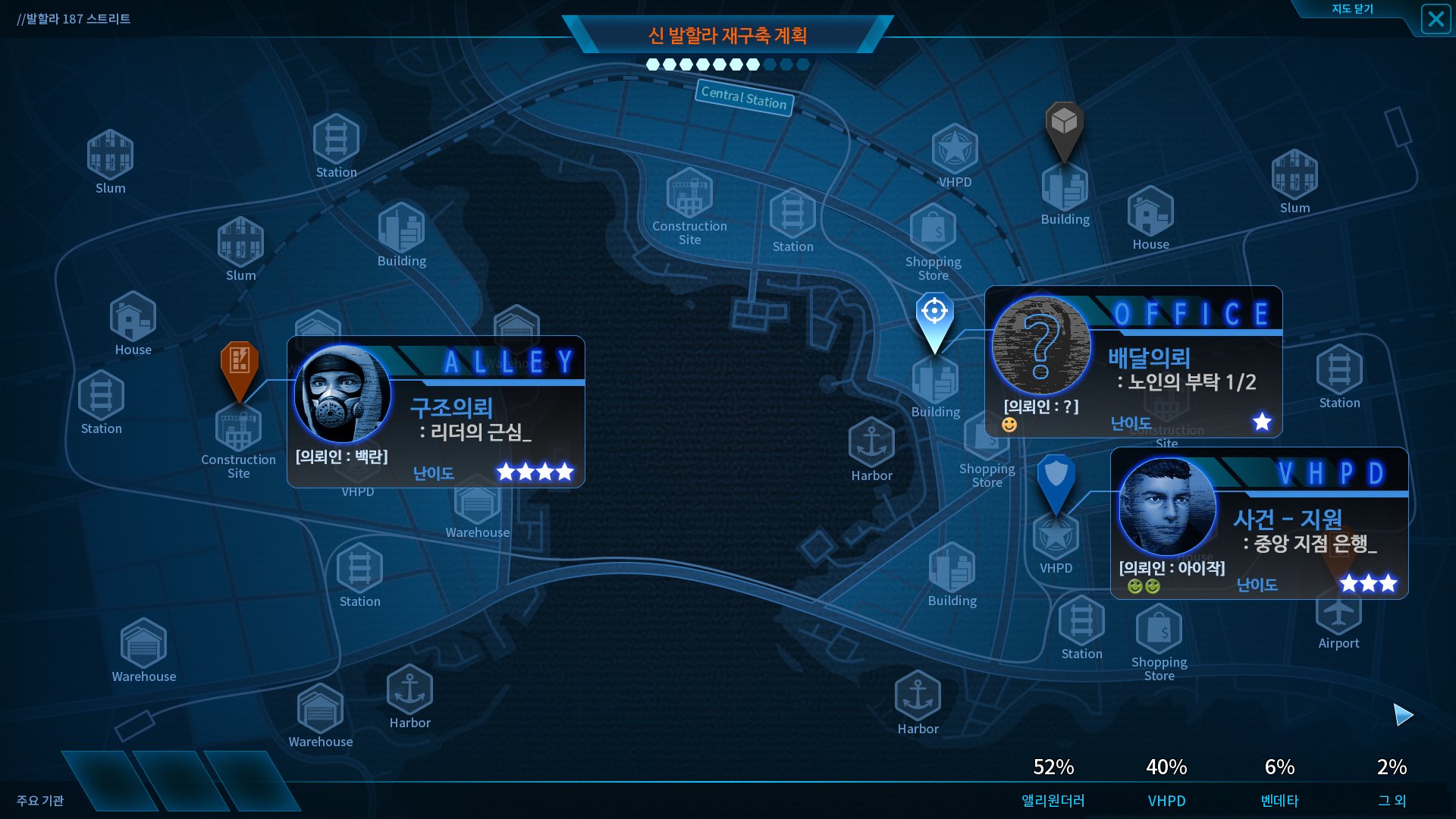Select the ALLEY rescue request mission card
Image resolution: width=1456 pixels, height=819 pixels.
436,412
